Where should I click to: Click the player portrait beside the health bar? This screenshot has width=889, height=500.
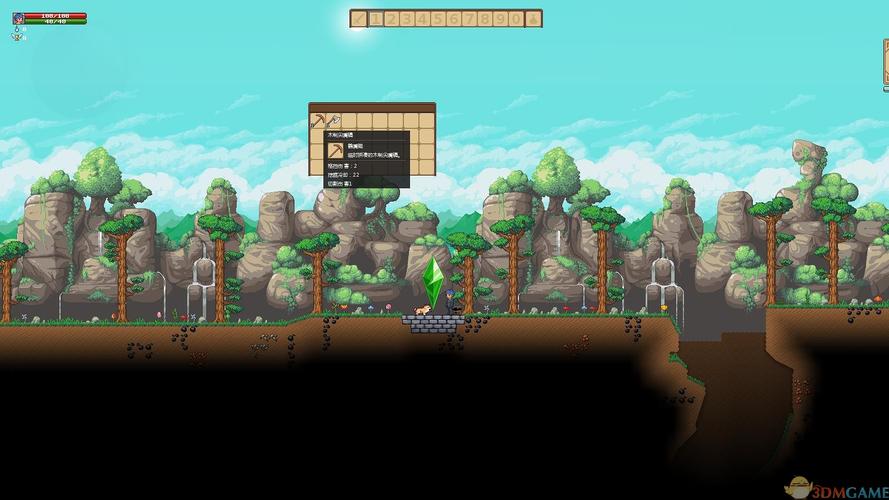pyautogui.click(x=18, y=18)
